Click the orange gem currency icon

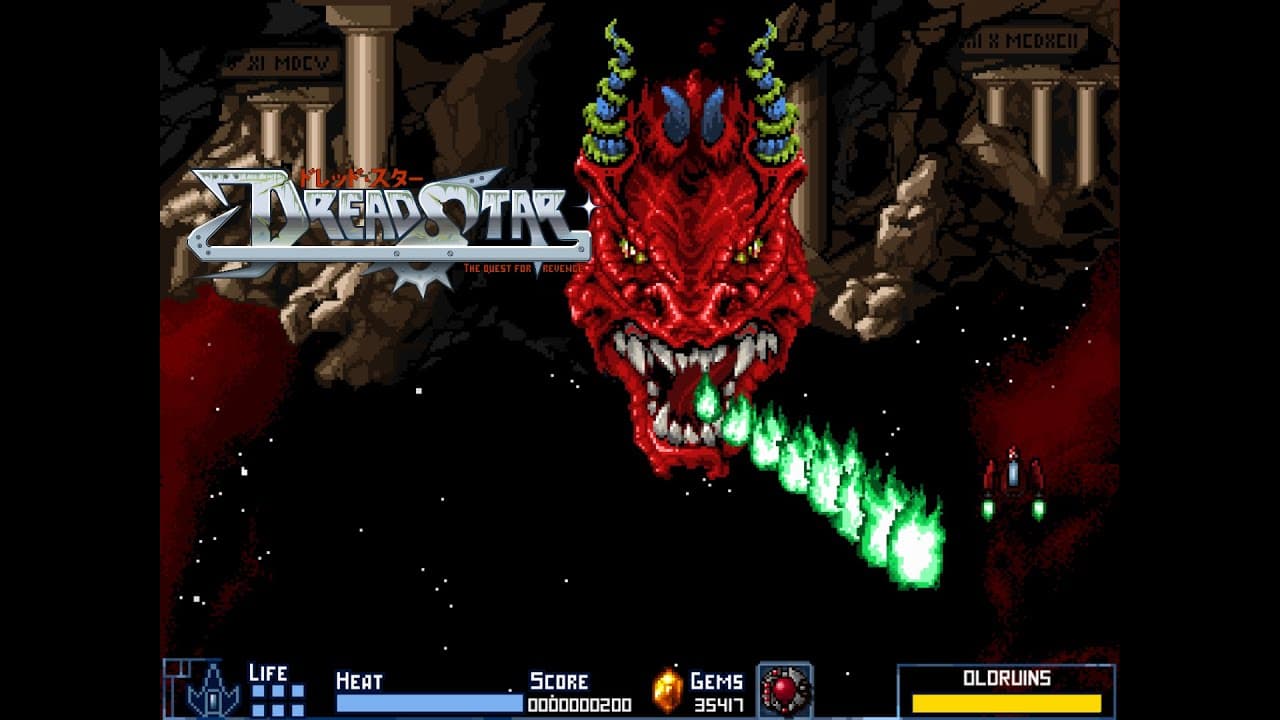tap(667, 691)
